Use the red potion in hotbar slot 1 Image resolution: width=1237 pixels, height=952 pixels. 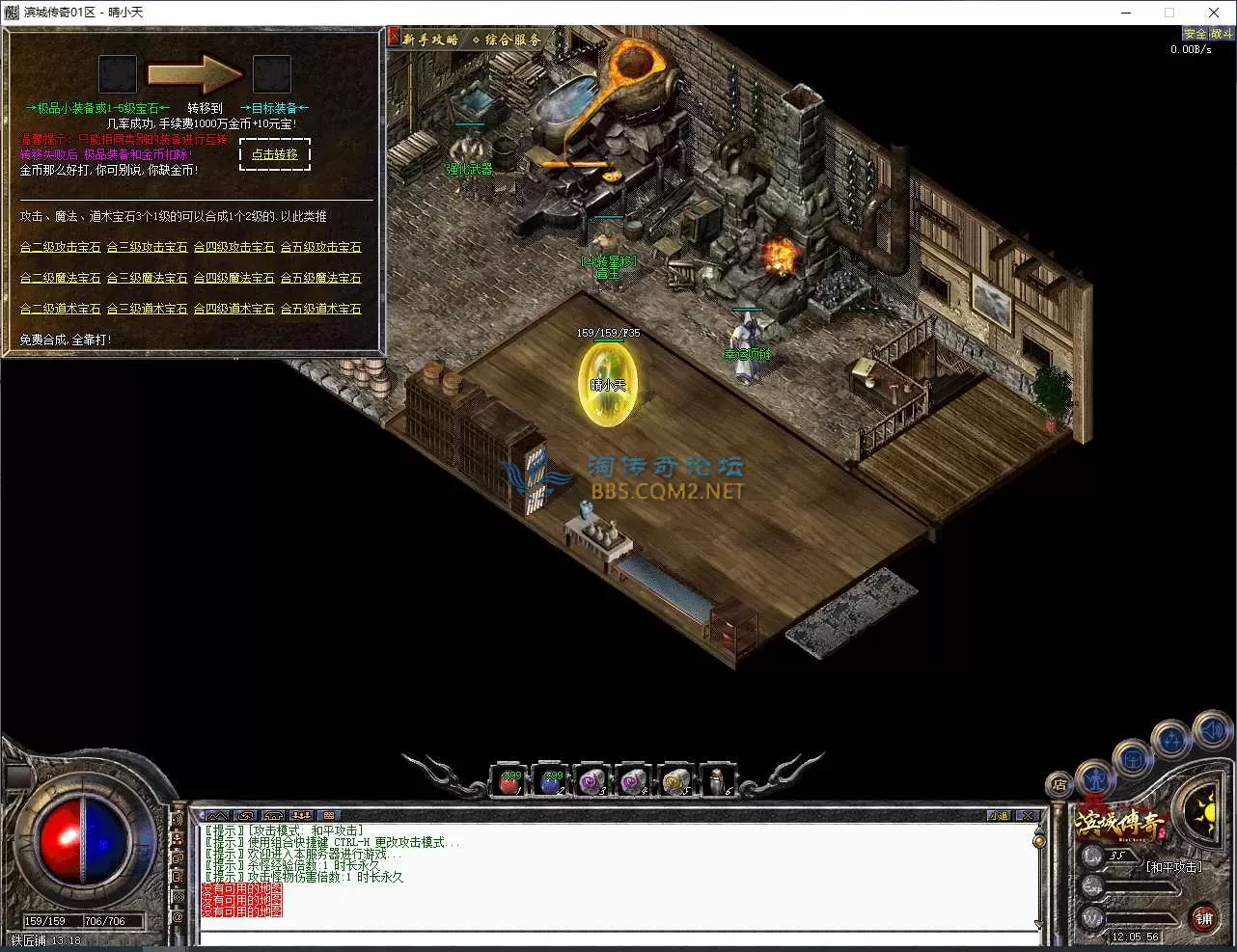coord(509,781)
